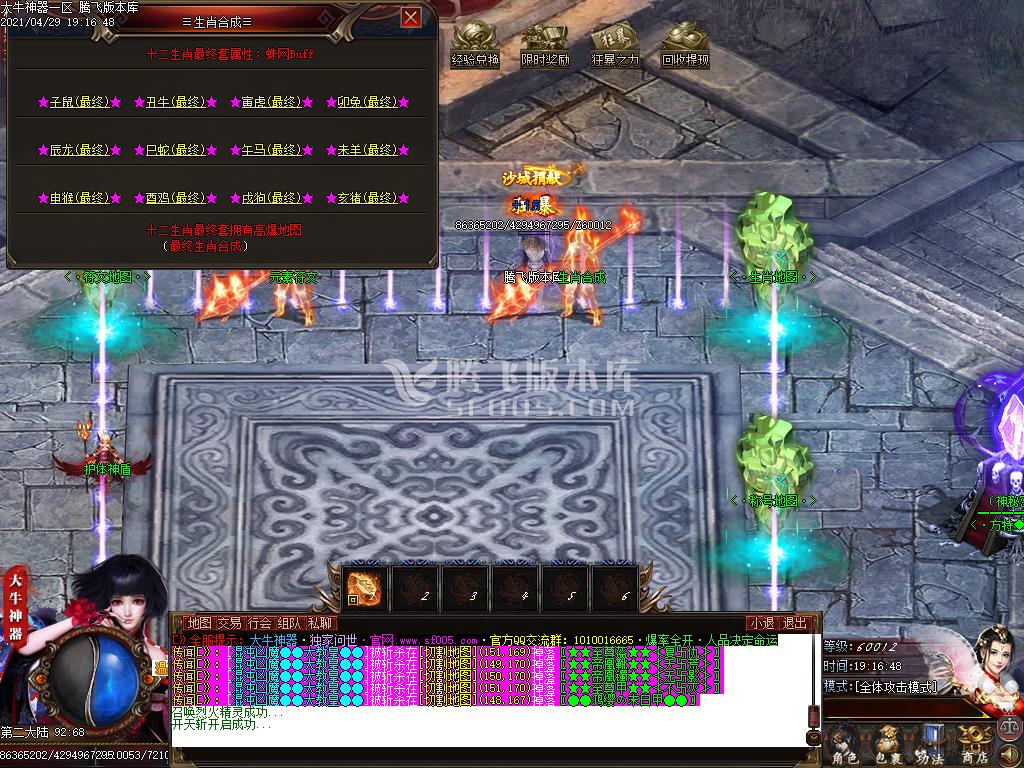Open the 限时奖励 timed rewards icon

click(545, 46)
